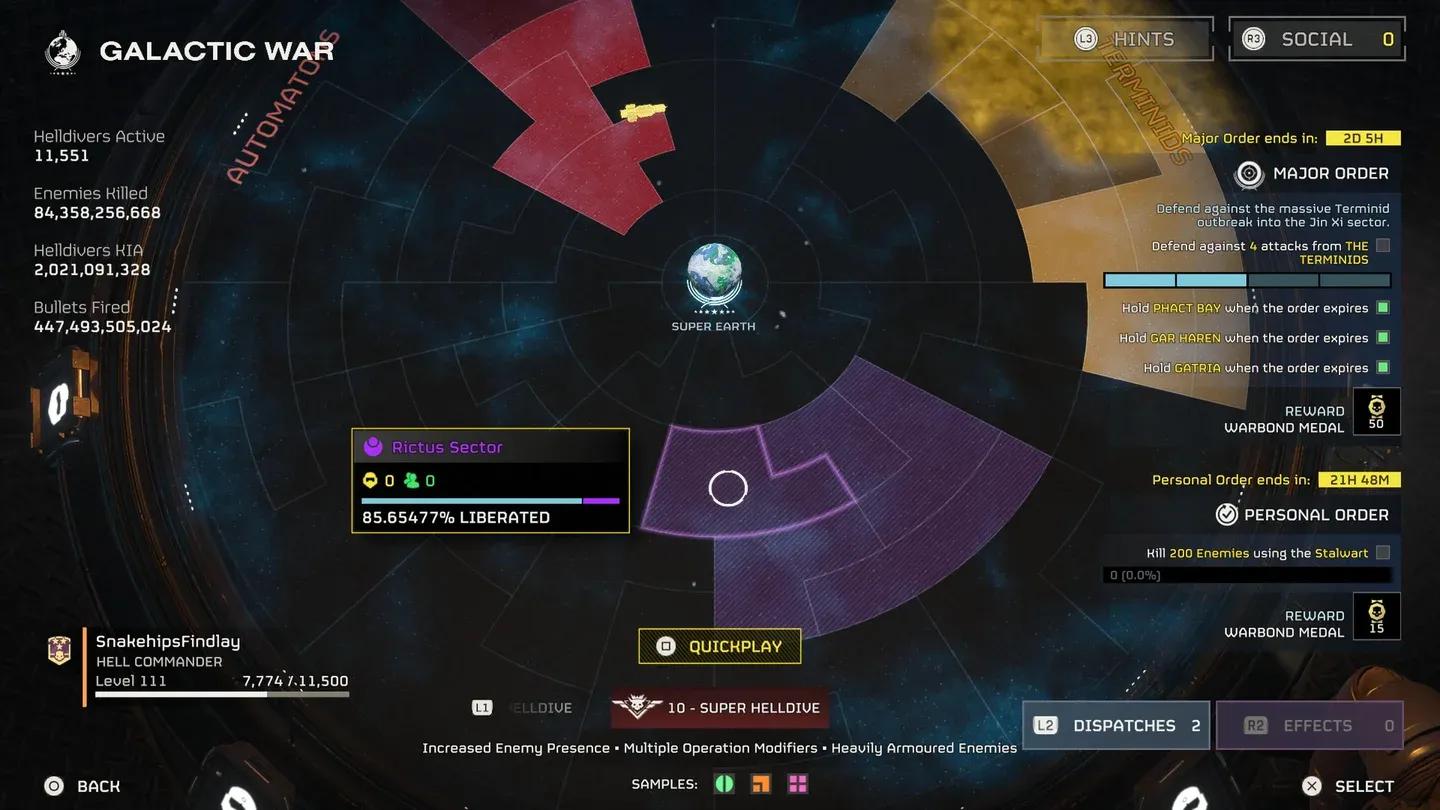Select the Rictus Sector info panel
The width and height of the screenshot is (1440, 810).
tap(489, 481)
